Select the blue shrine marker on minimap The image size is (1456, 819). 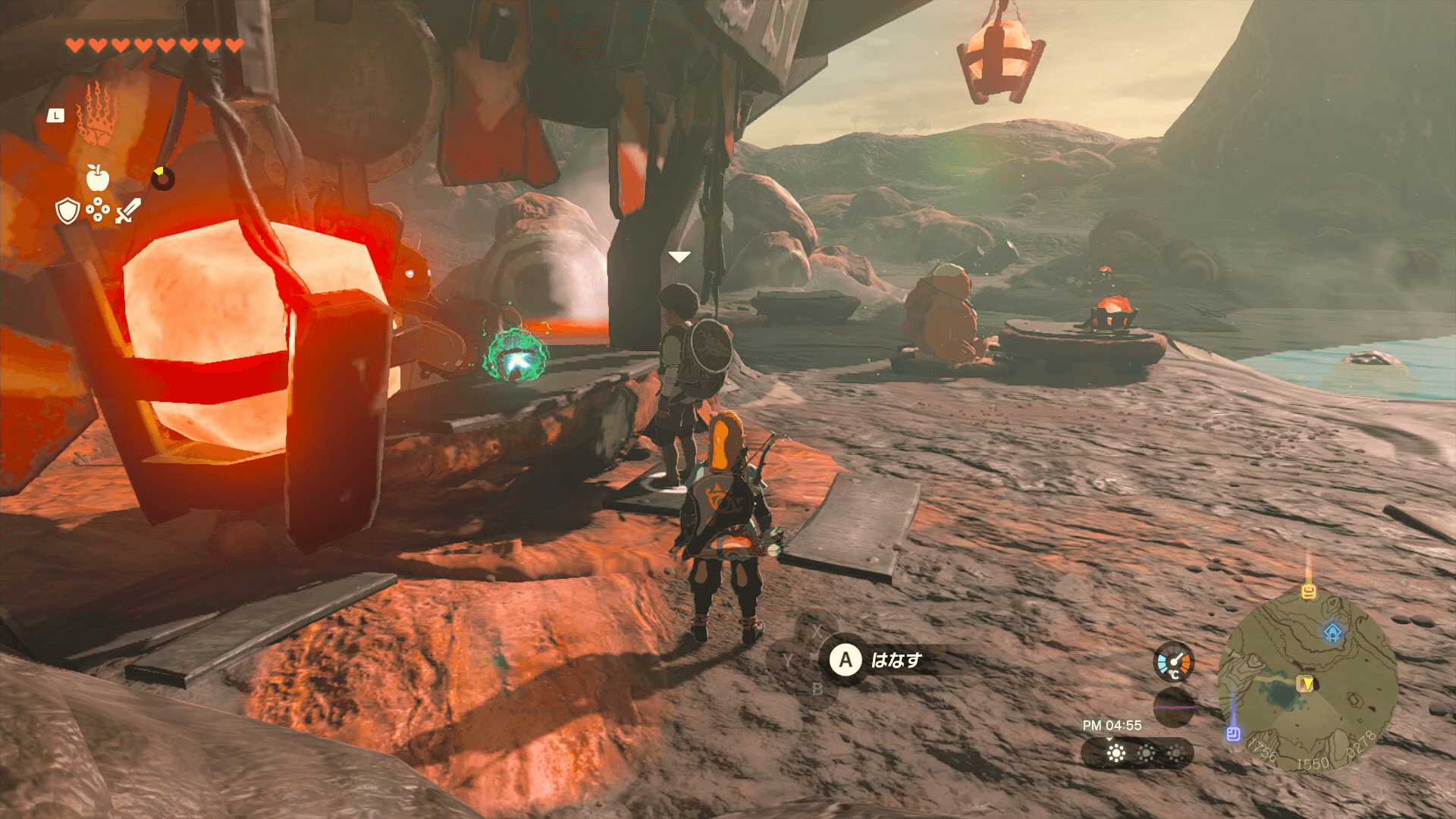tap(1332, 631)
